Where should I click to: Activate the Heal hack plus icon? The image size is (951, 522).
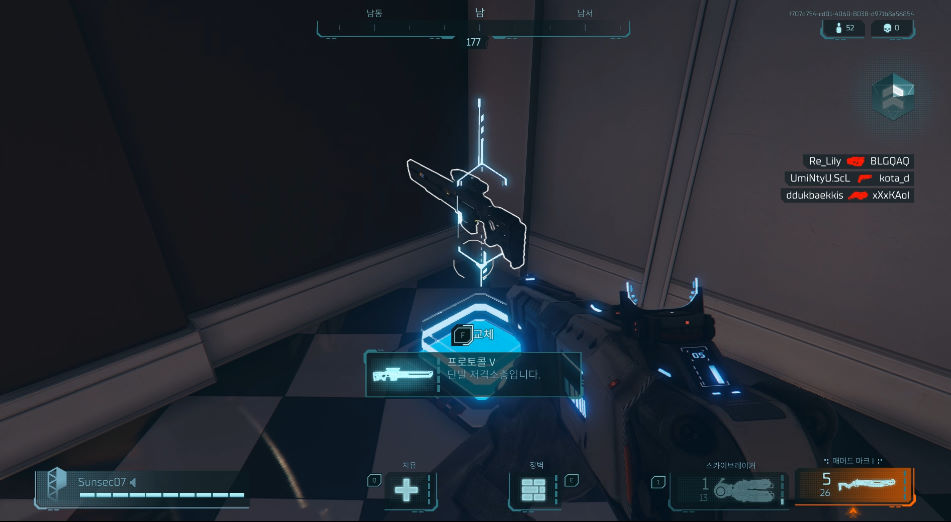pos(406,491)
